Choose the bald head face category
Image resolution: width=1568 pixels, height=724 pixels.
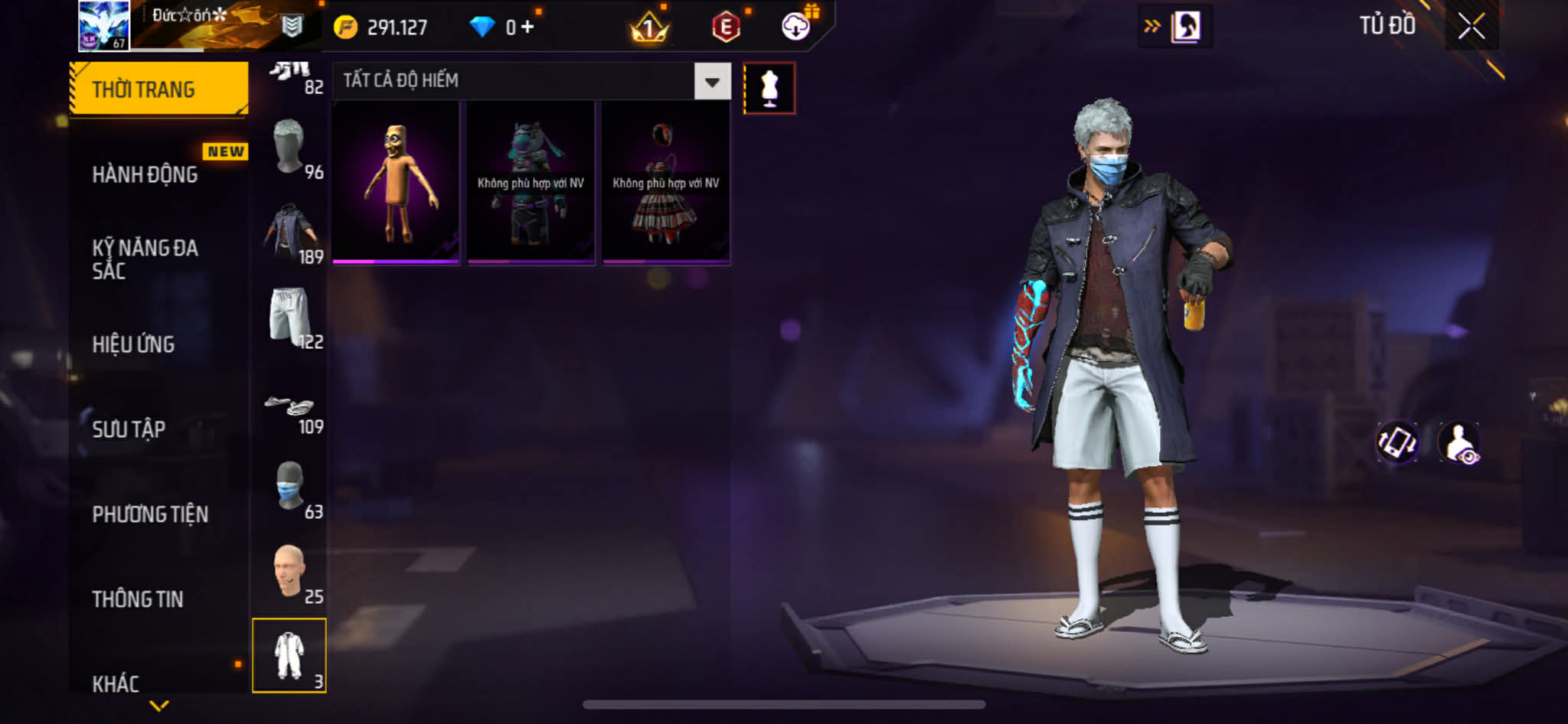point(290,572)
